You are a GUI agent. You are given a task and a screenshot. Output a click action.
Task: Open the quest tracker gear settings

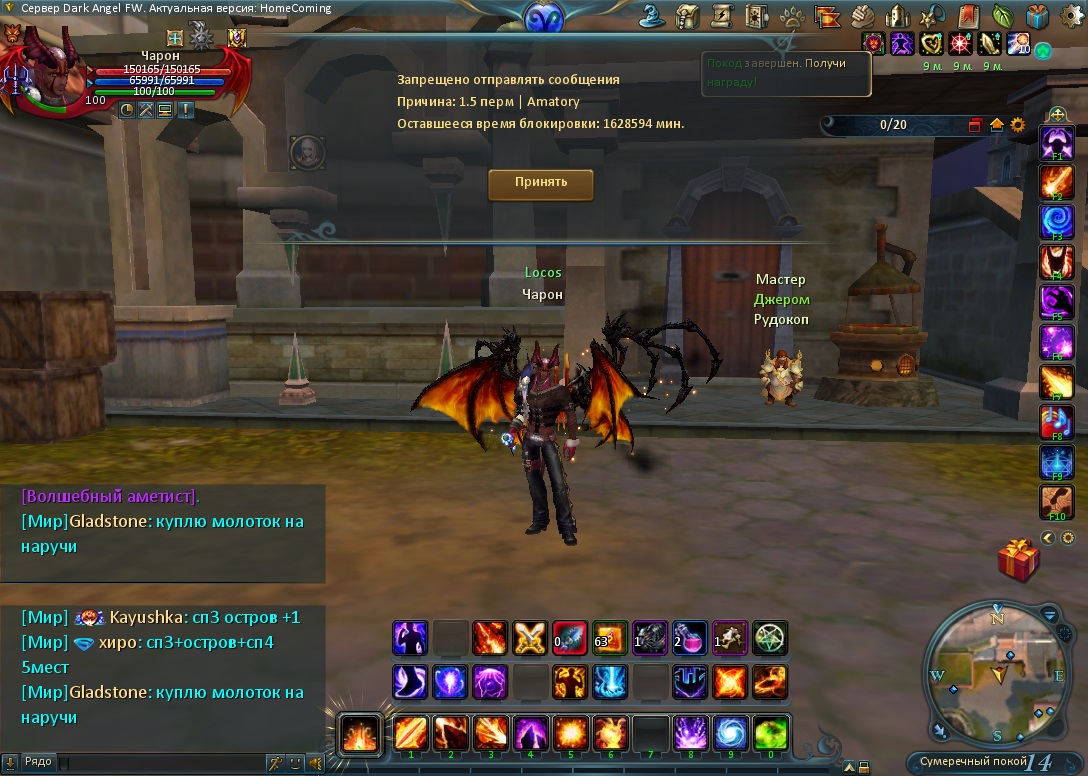coord(1018,125)
